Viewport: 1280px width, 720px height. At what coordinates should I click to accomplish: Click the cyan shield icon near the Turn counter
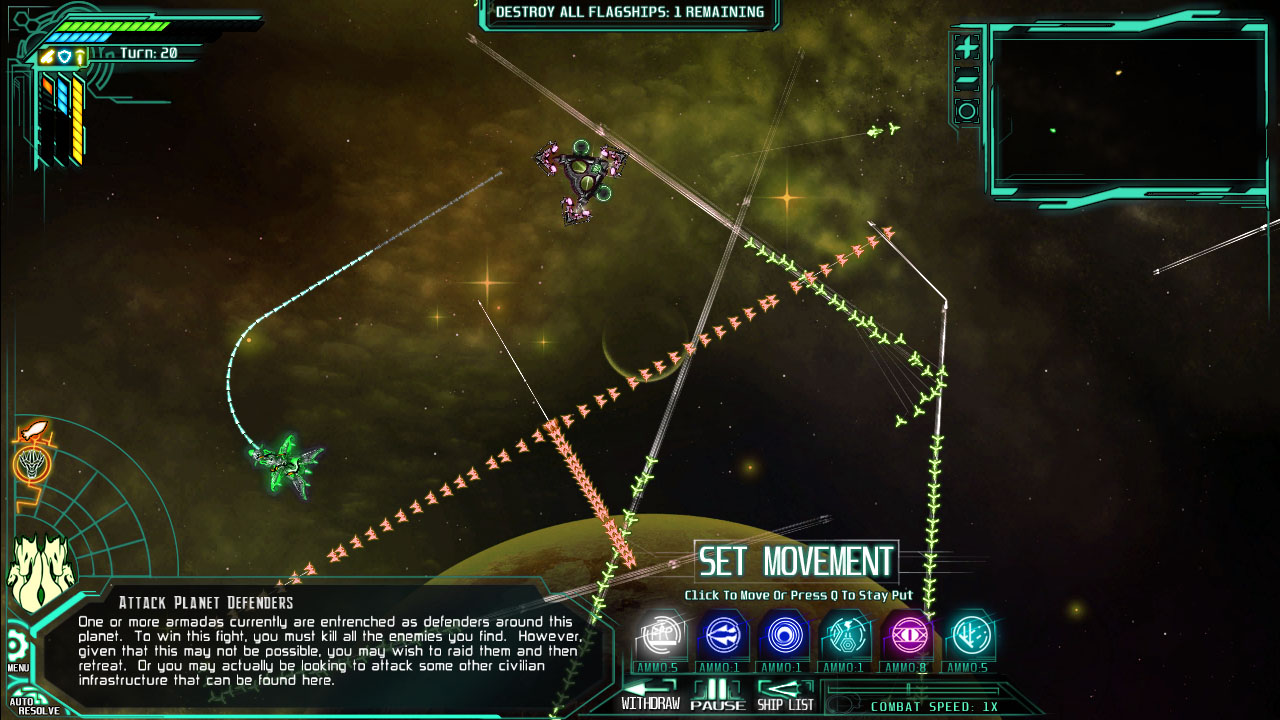(x=64, y=54)
